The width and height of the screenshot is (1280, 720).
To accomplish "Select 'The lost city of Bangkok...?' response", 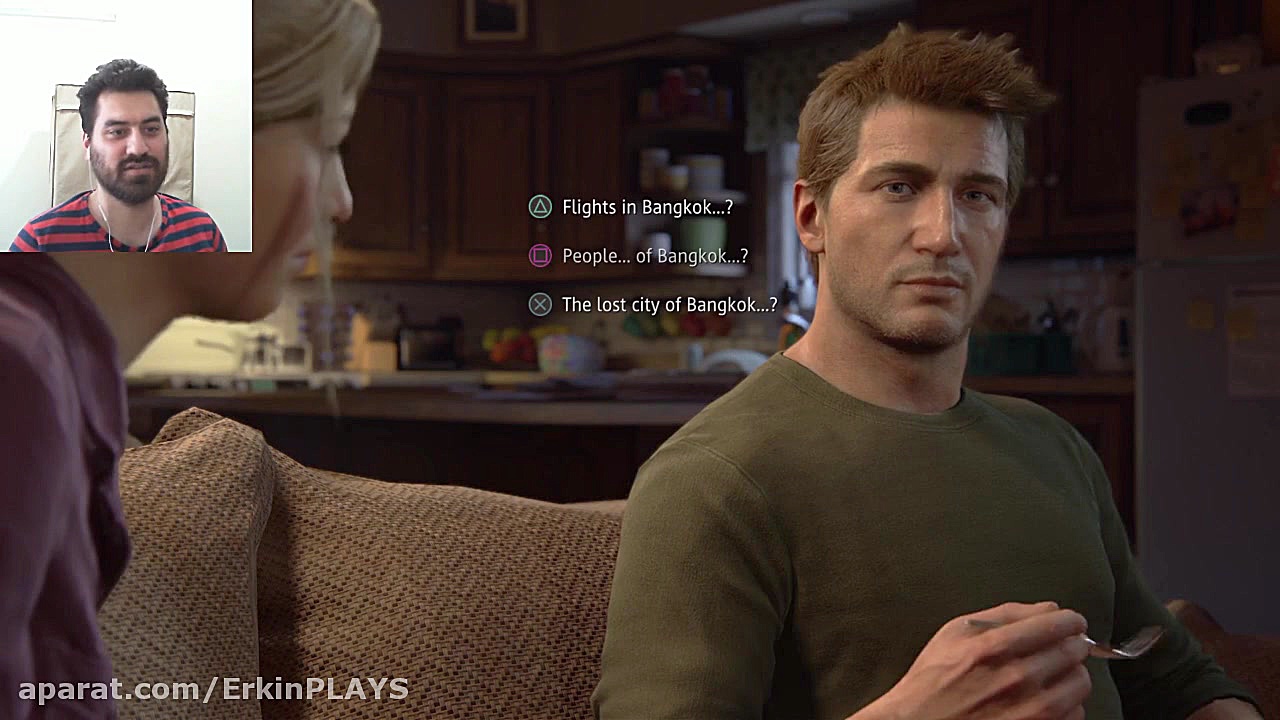I will (670, 304).
